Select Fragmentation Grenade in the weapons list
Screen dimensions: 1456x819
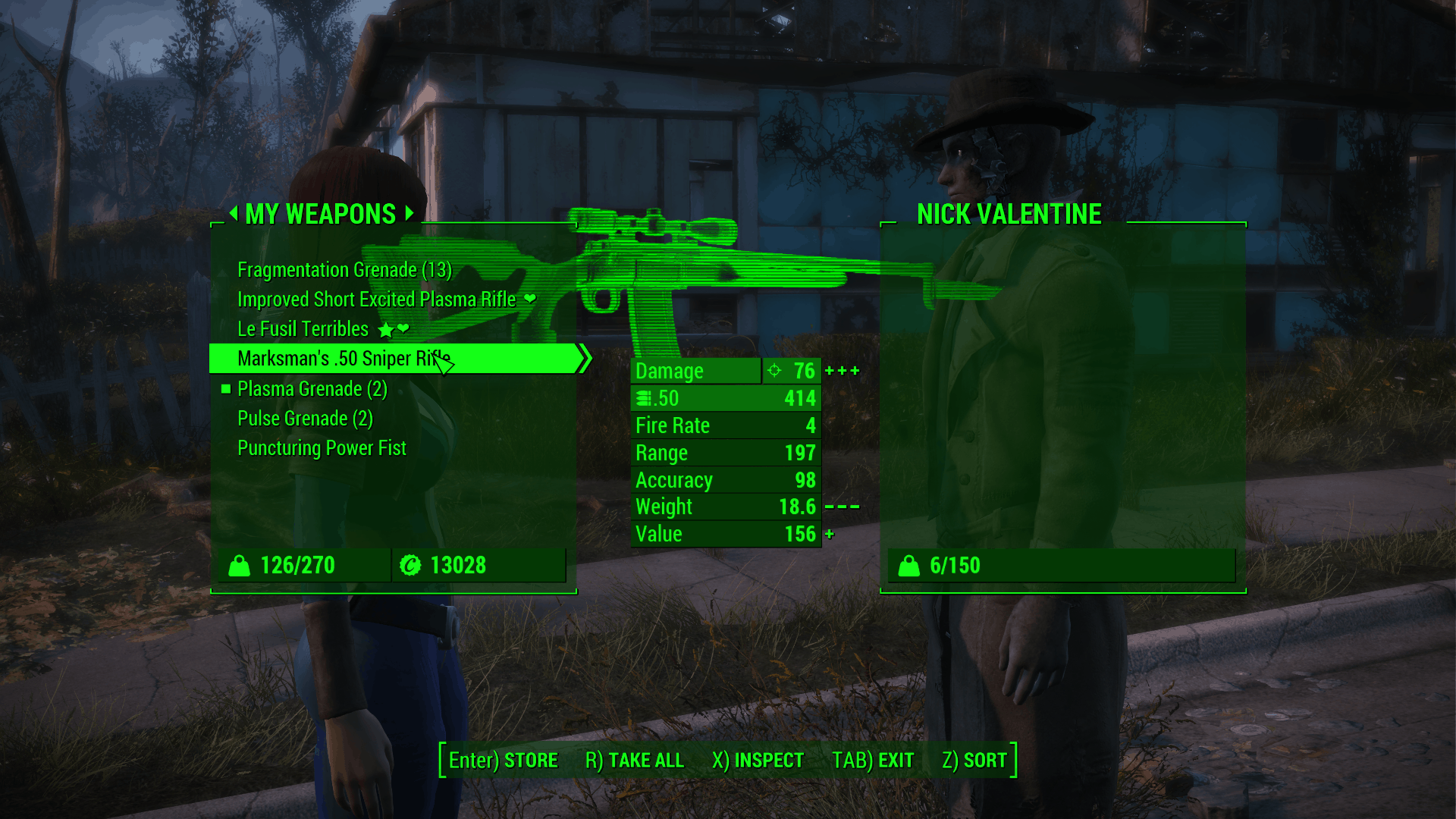pos(344,270)
